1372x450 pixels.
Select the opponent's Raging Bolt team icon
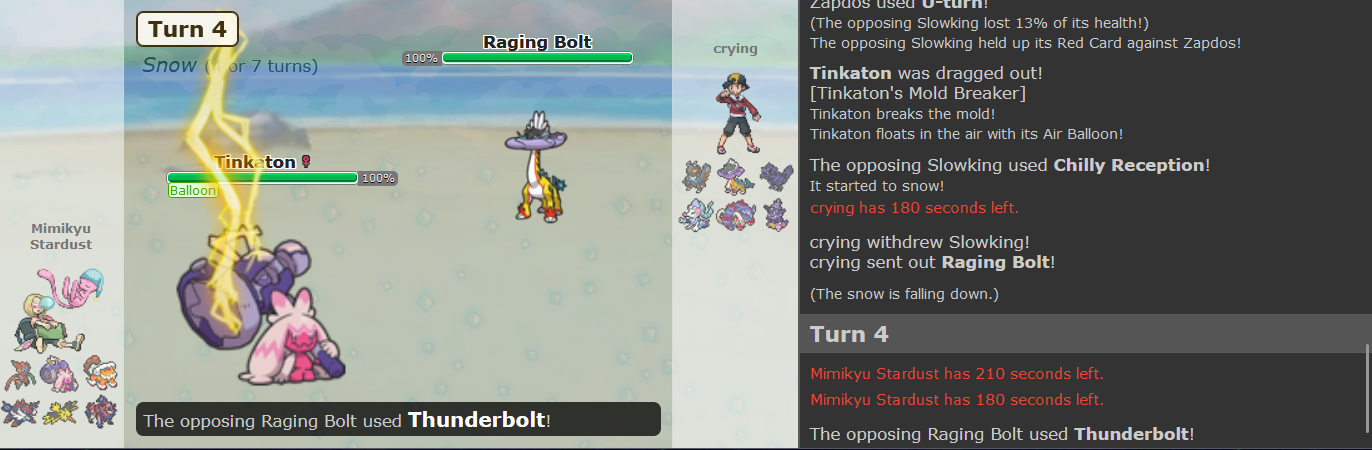(x=735, y=177)
